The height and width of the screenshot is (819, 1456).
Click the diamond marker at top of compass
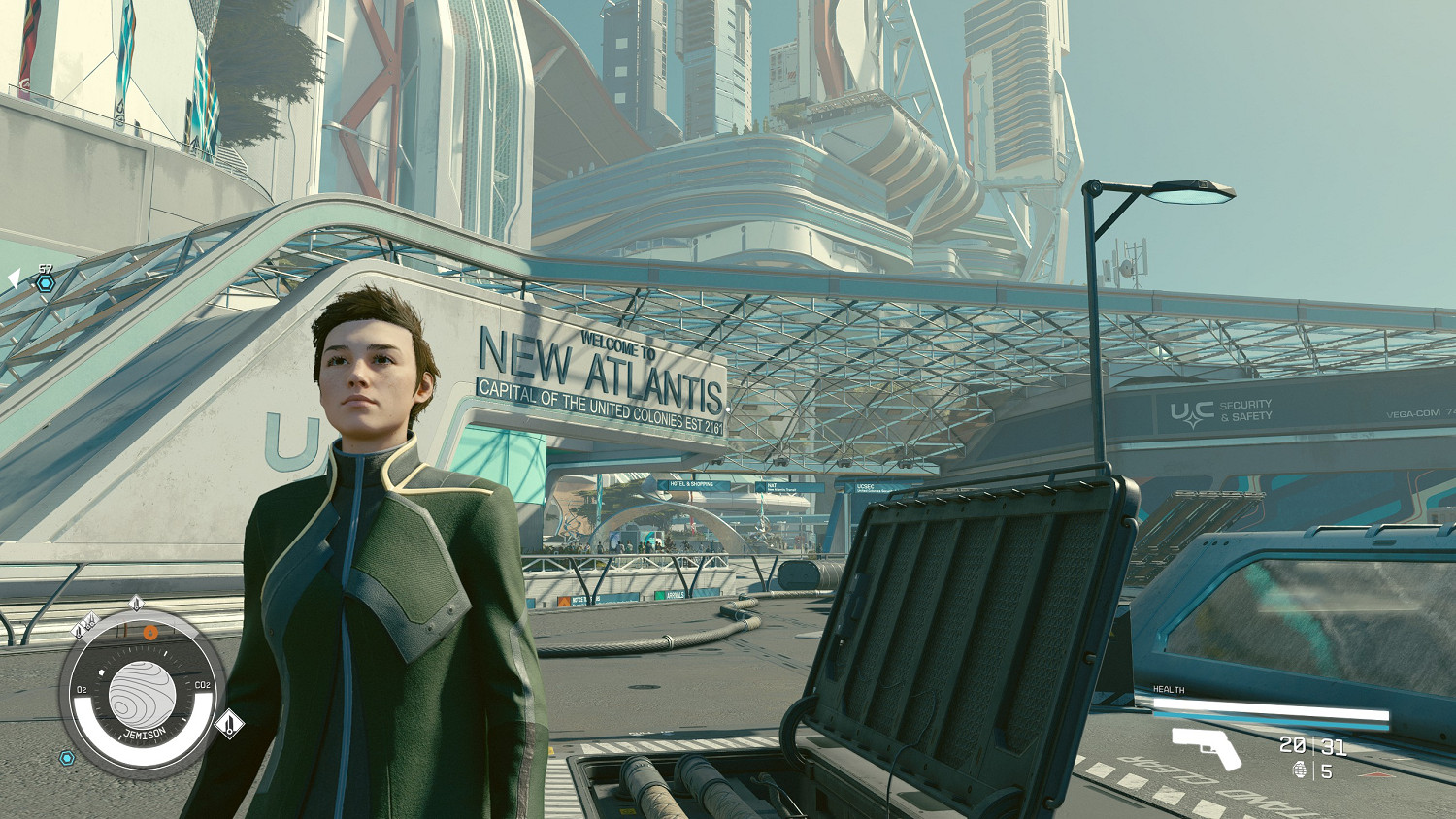pos(136,604)
